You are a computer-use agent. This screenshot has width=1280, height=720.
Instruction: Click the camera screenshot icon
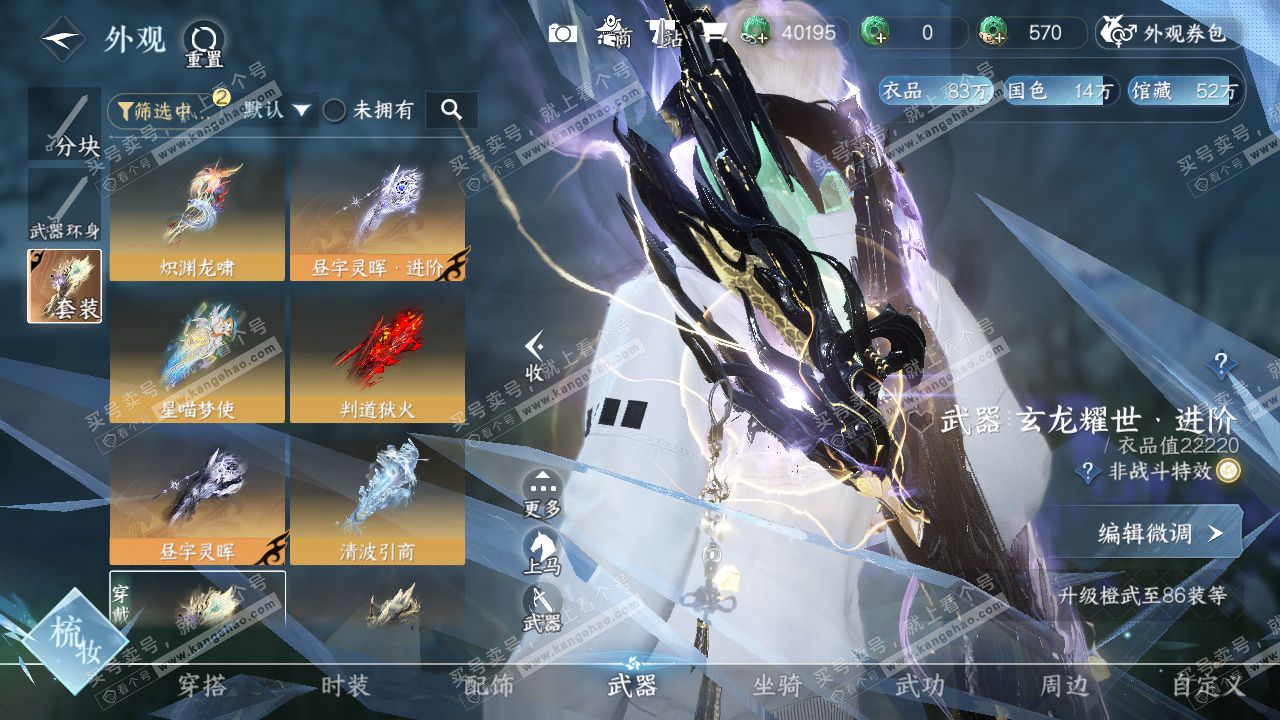pos(563,33)
